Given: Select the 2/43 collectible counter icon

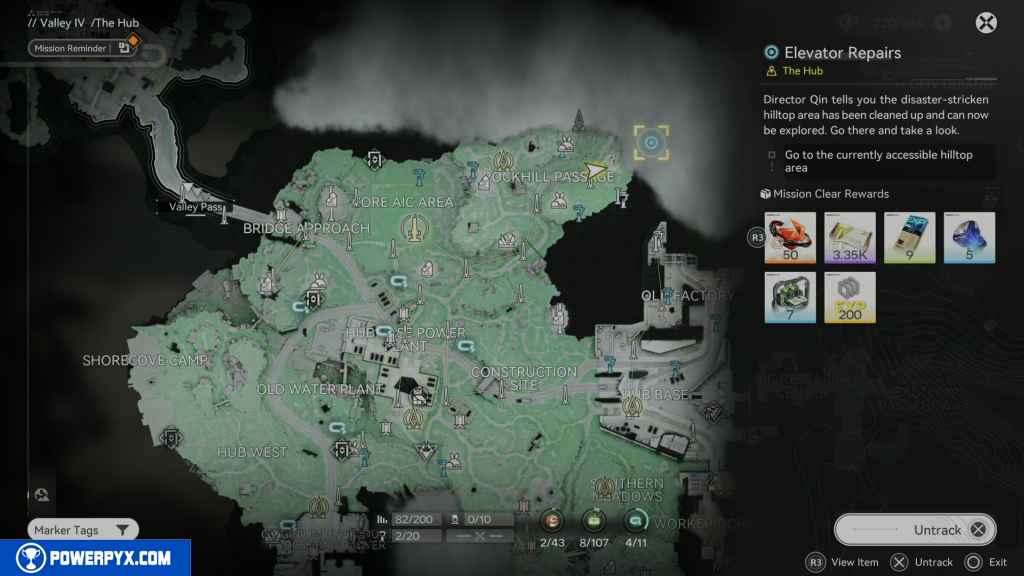Looking at the screenshot, I should click(553, 520).
